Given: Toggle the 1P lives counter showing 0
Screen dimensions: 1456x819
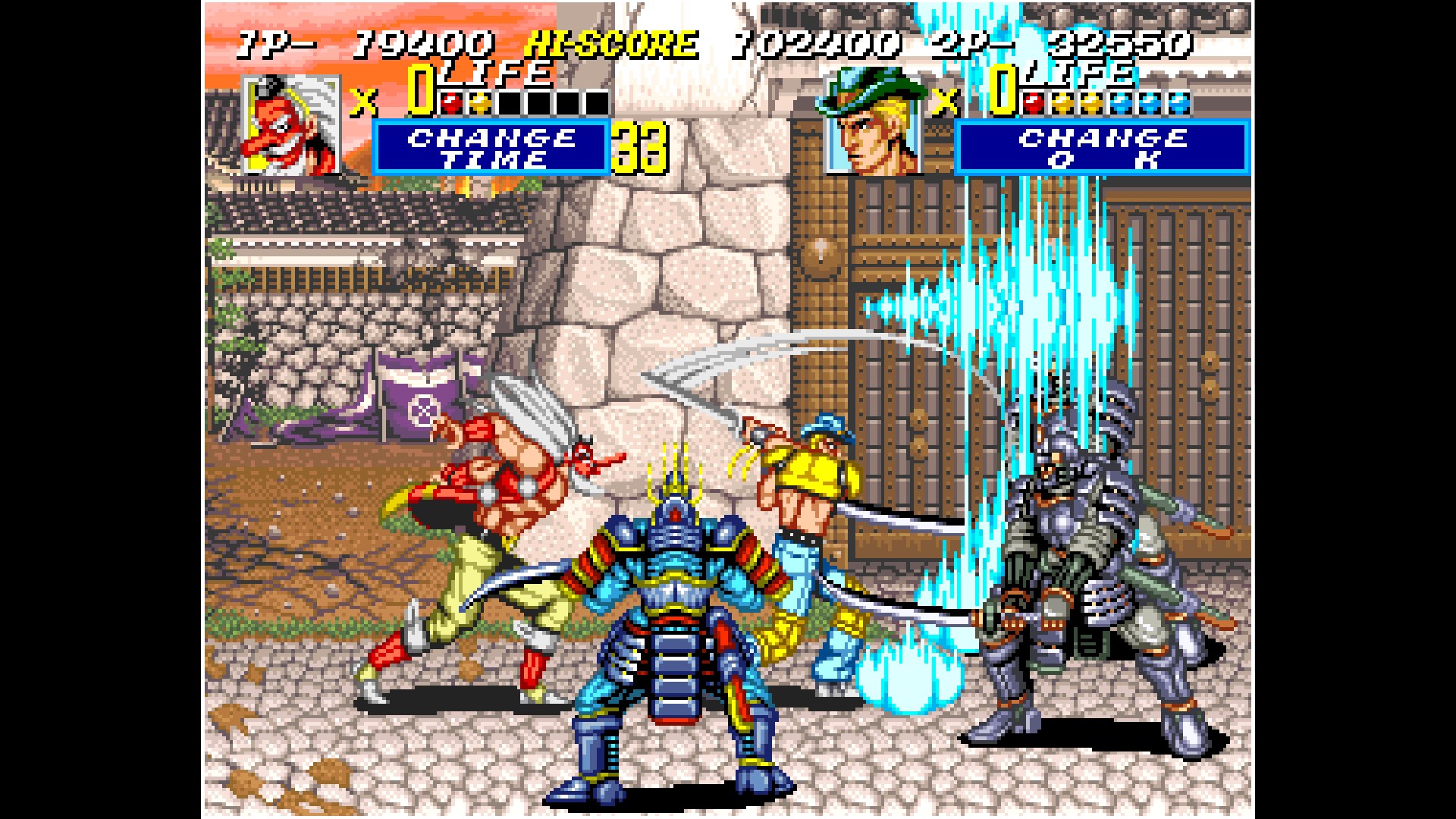Looking at the screenshot, I should pyautogui.click(x=416, y=89).
